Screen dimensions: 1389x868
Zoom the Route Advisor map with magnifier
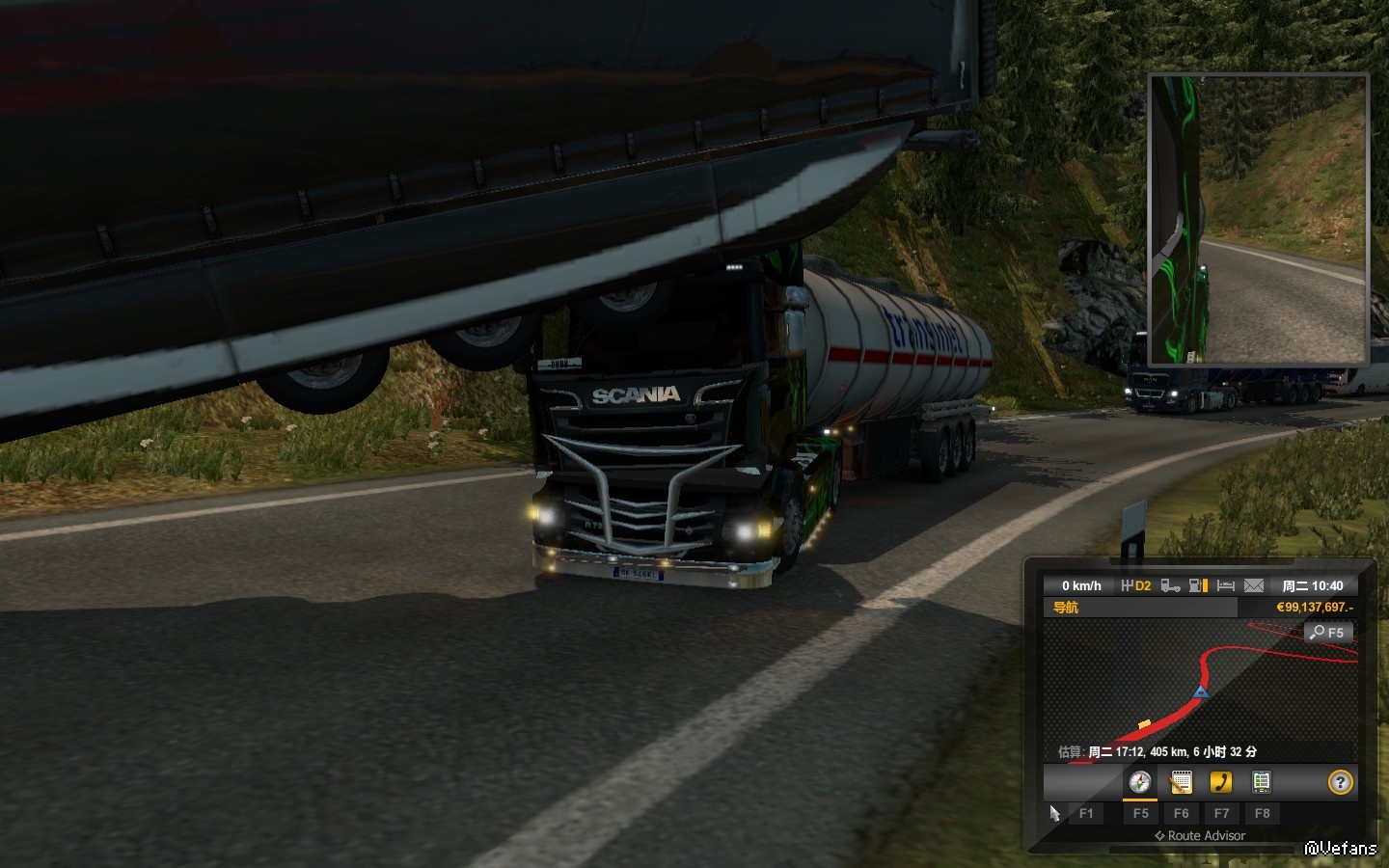point(1328,633)
